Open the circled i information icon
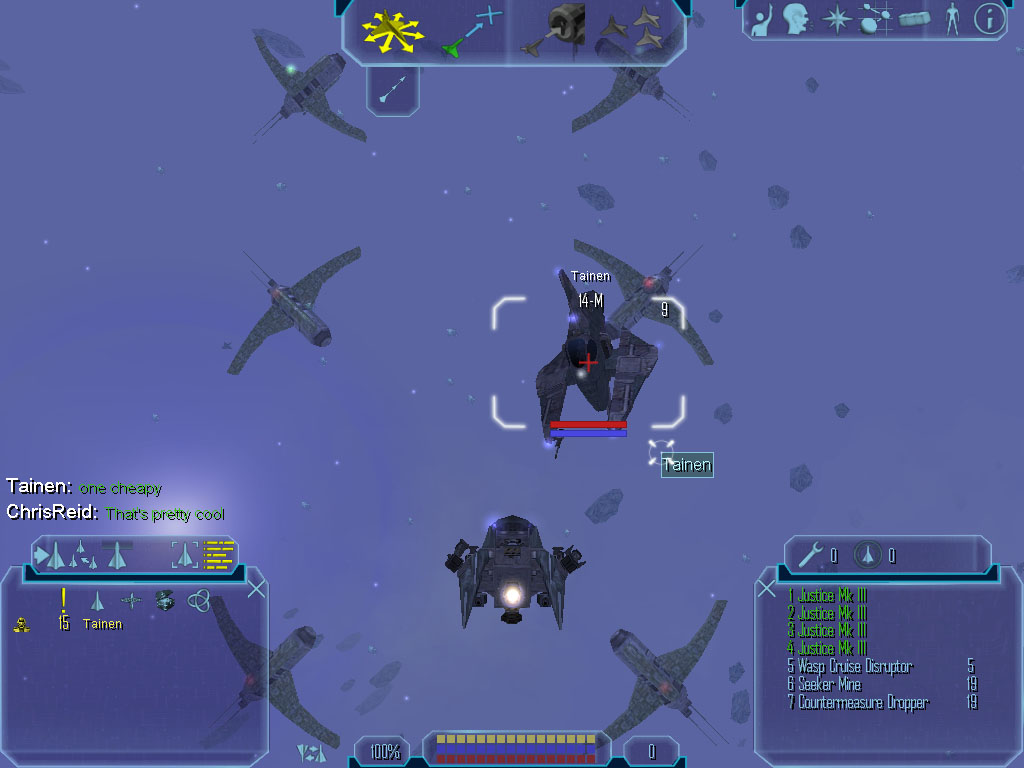 (x=989, y=19)
